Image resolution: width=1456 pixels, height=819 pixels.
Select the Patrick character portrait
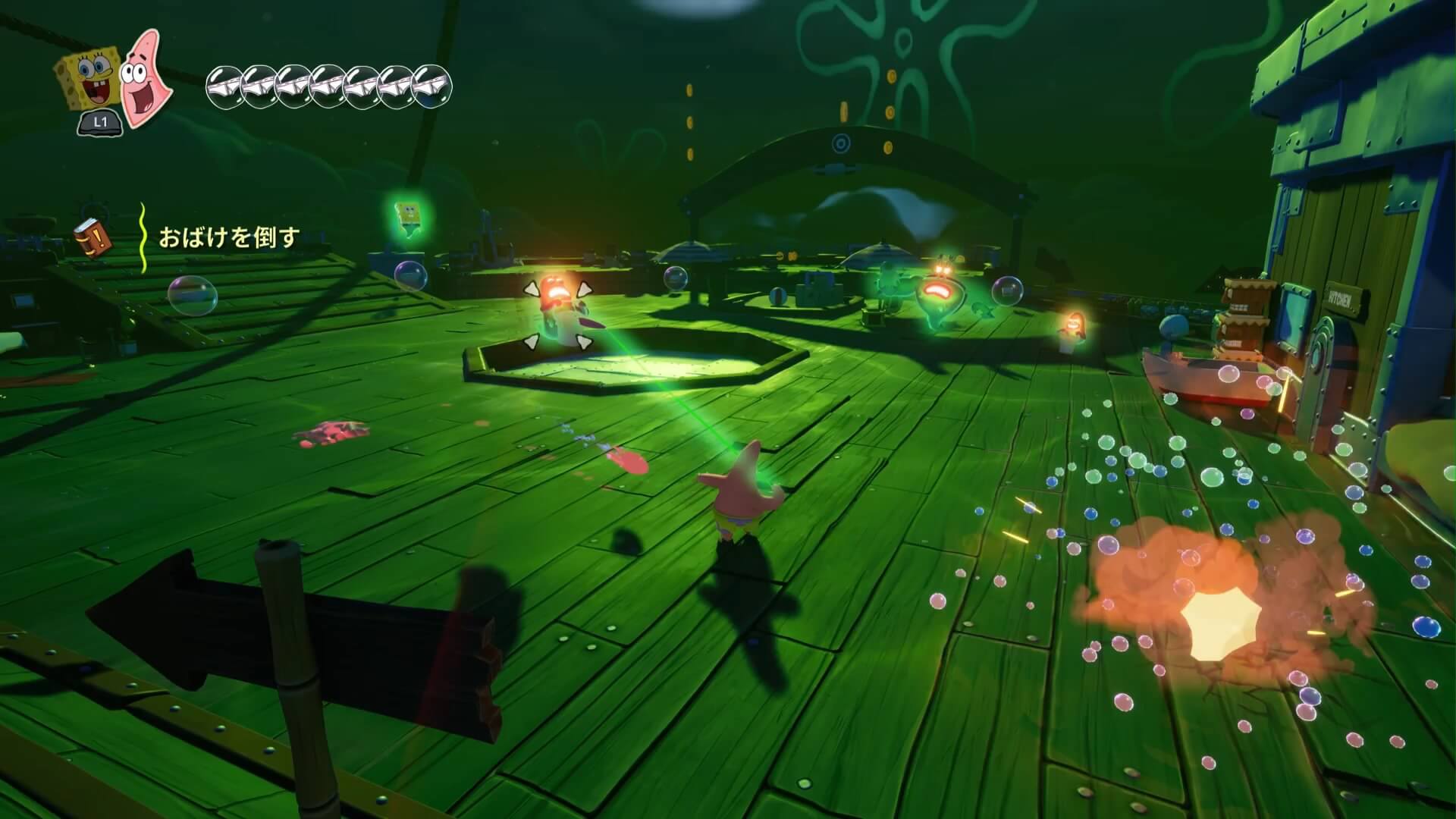point(145,77)
